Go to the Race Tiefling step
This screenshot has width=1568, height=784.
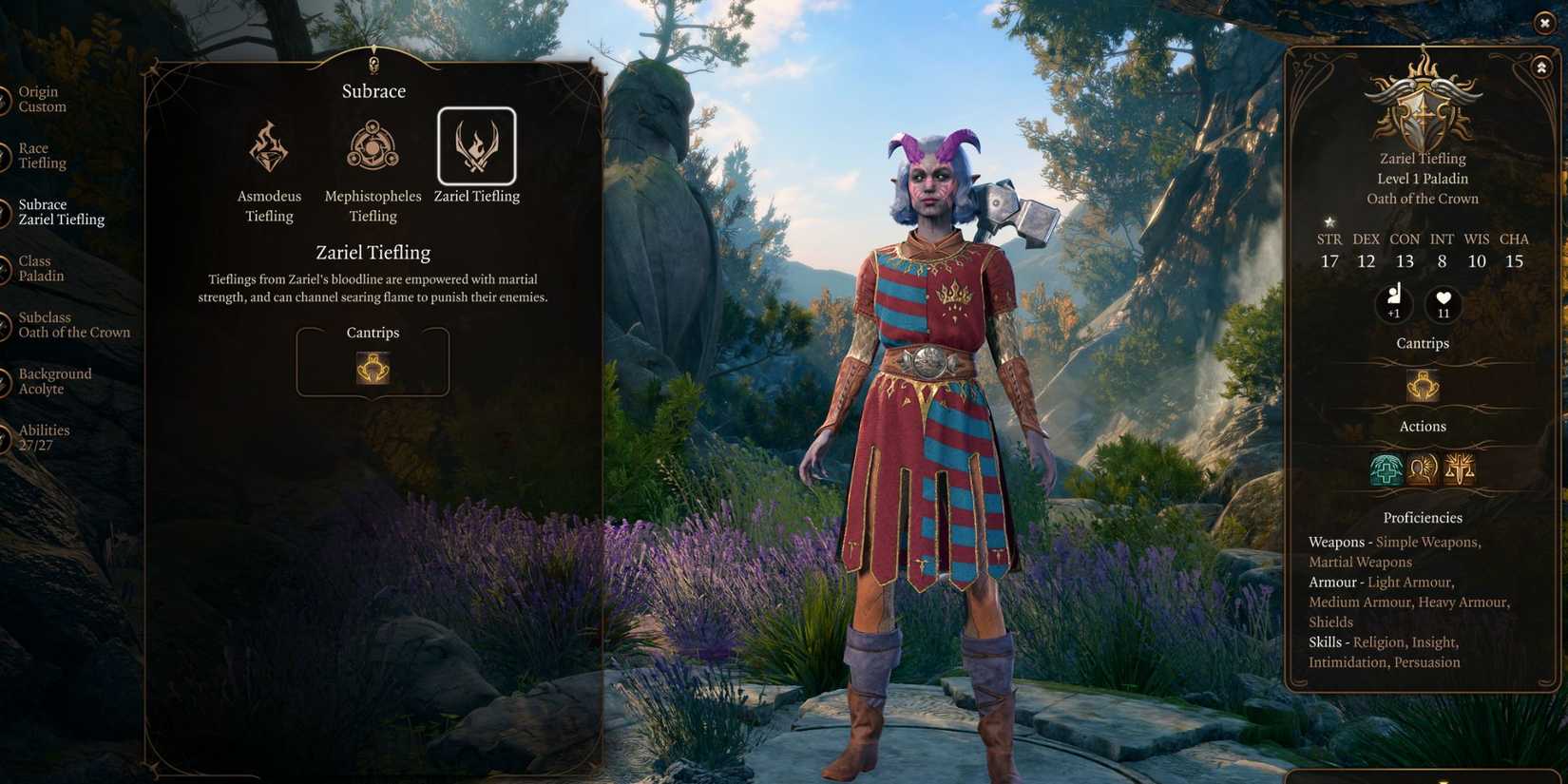42,156
